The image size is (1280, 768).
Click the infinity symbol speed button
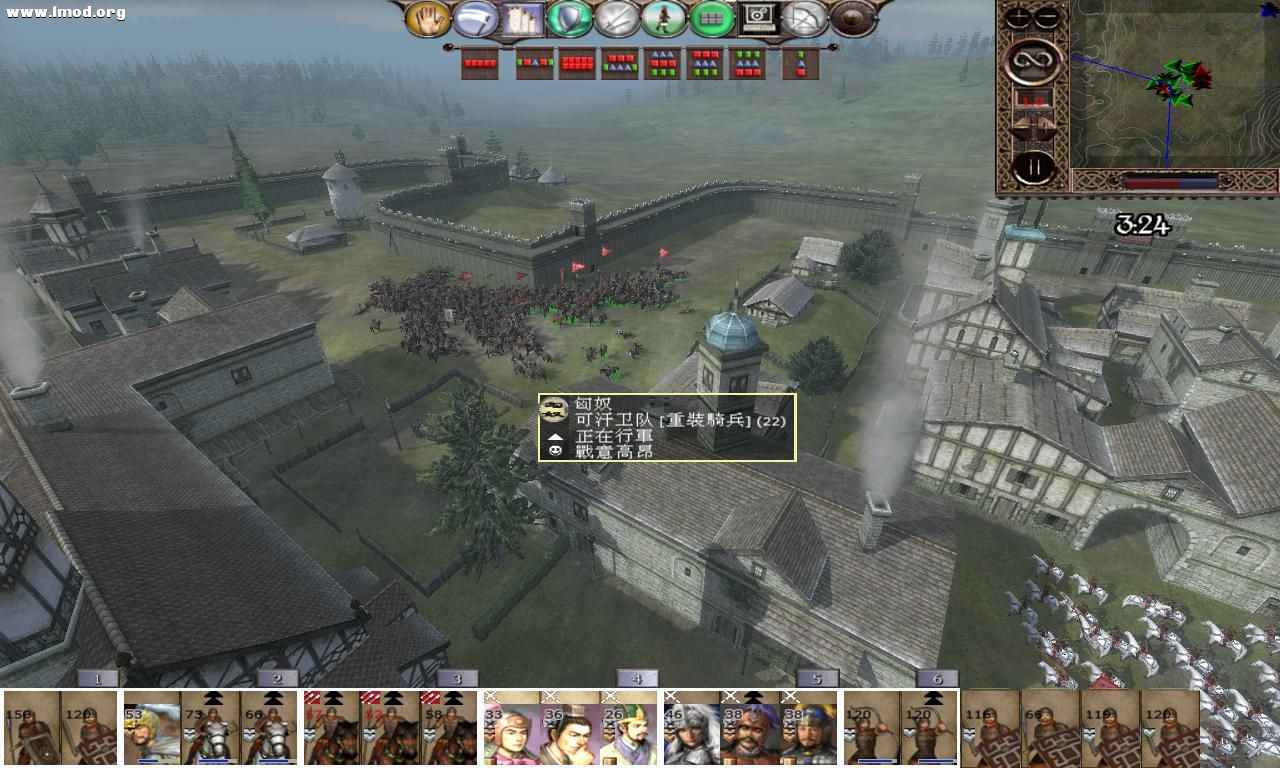[x=1032, y=62]
